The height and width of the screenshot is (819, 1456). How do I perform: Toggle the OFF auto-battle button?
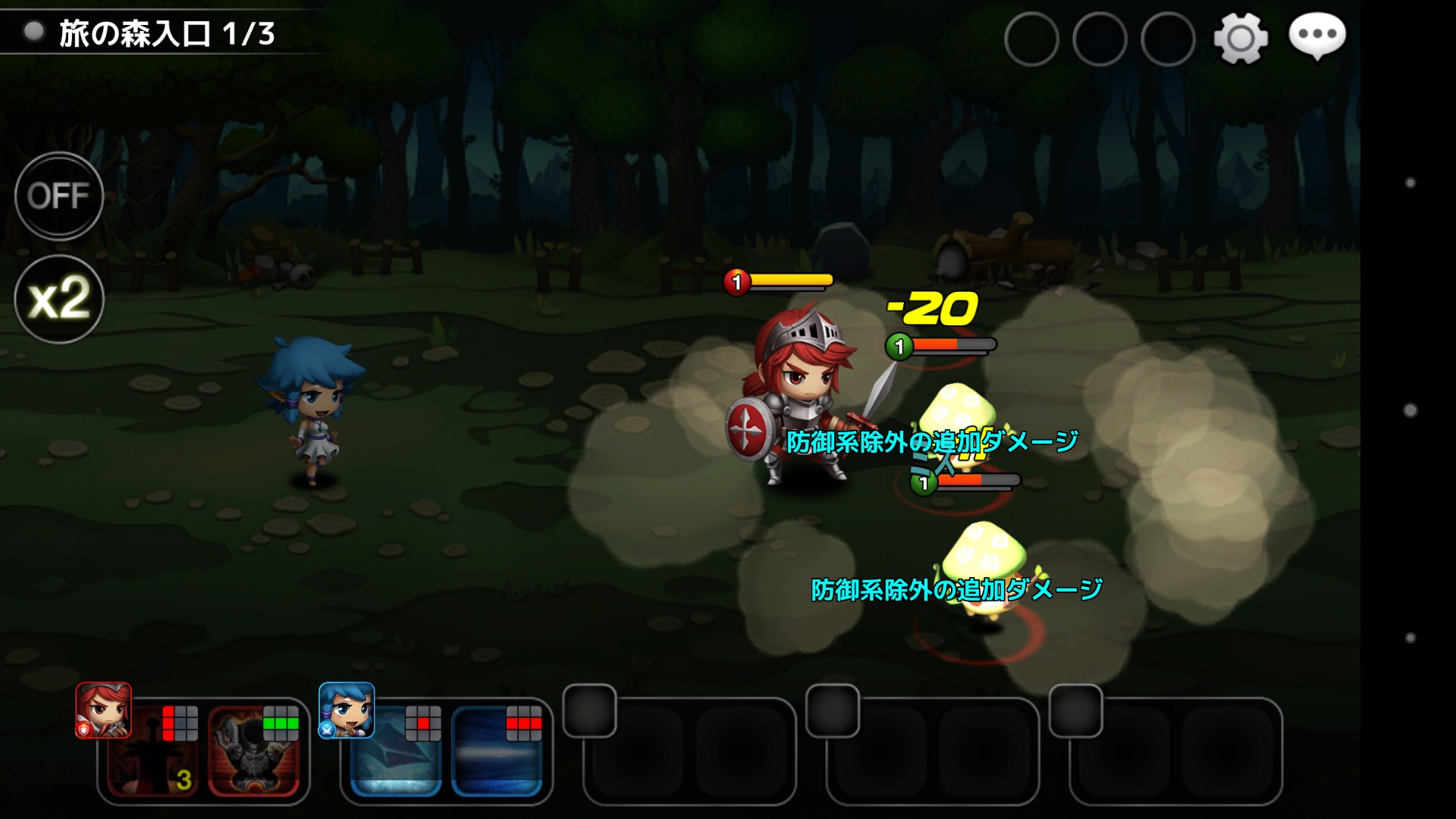click(x=59, y=196)
